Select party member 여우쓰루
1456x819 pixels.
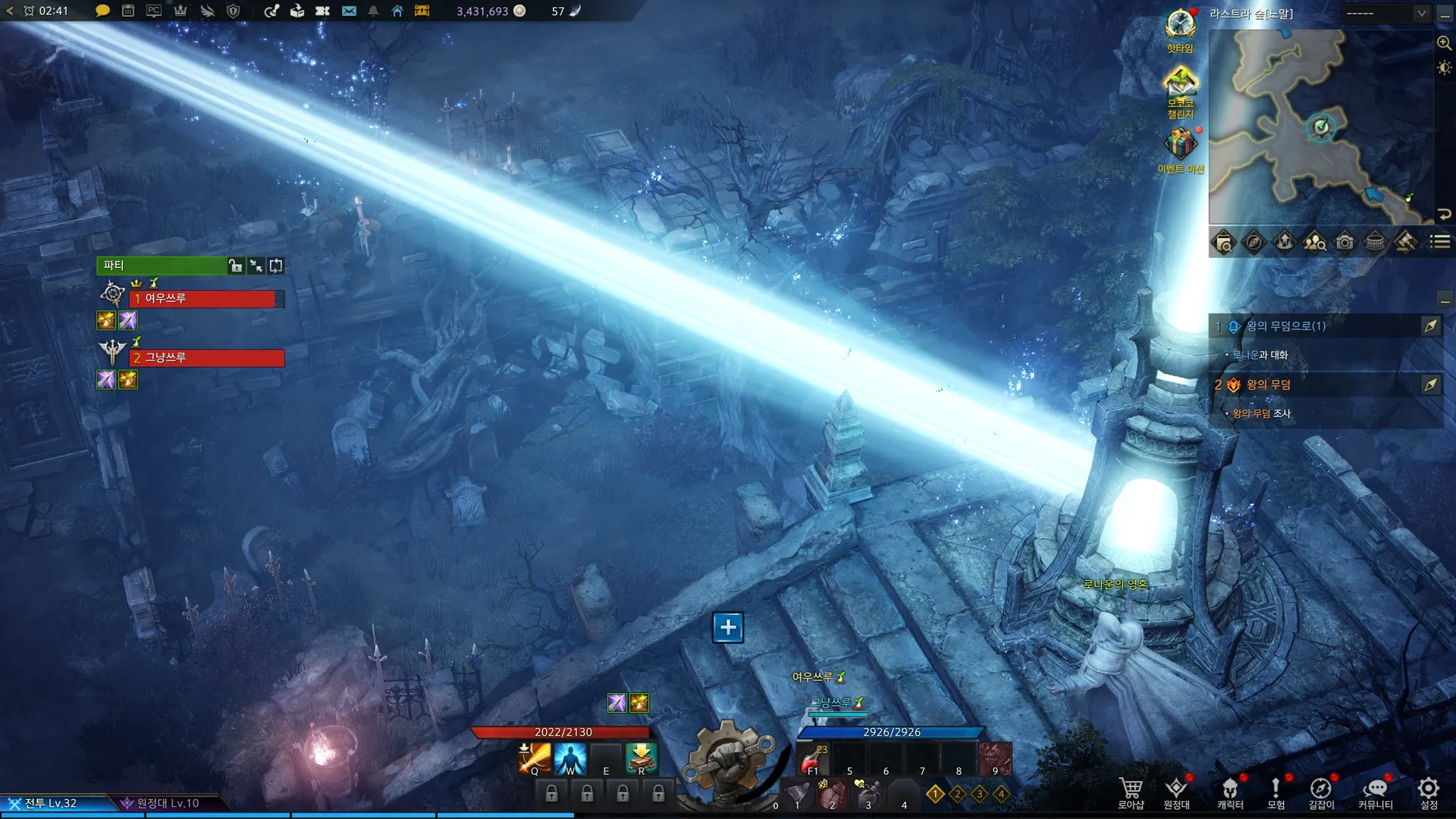[206, 299]
